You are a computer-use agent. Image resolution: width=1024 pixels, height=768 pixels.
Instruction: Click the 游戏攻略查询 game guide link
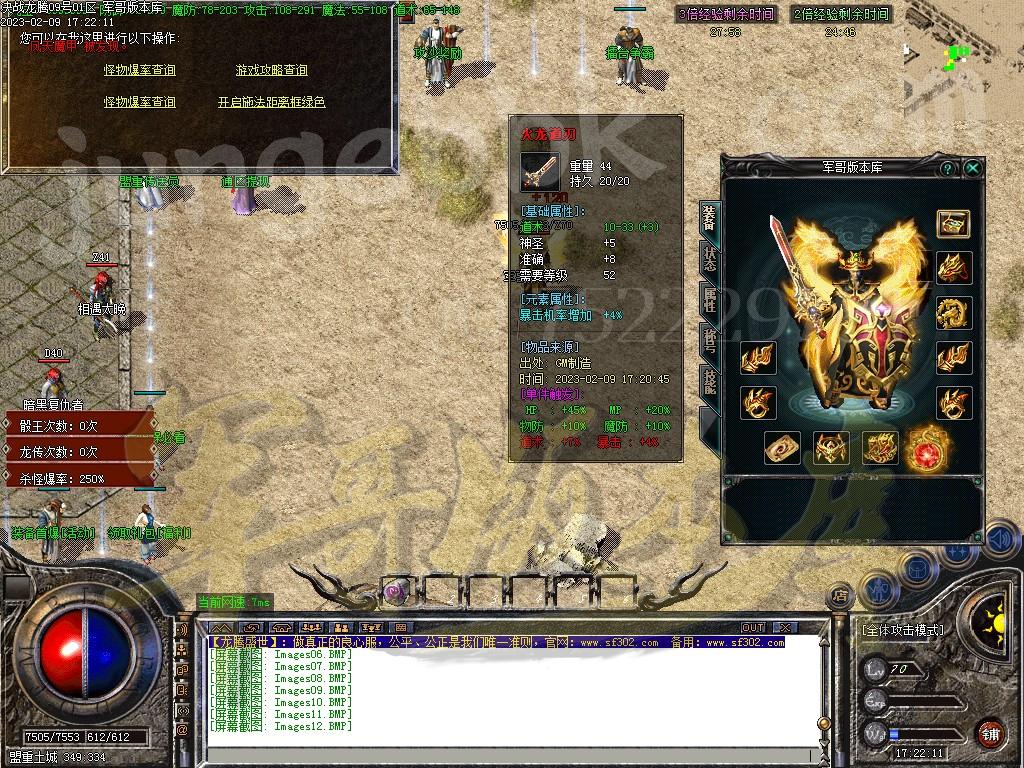271,70
